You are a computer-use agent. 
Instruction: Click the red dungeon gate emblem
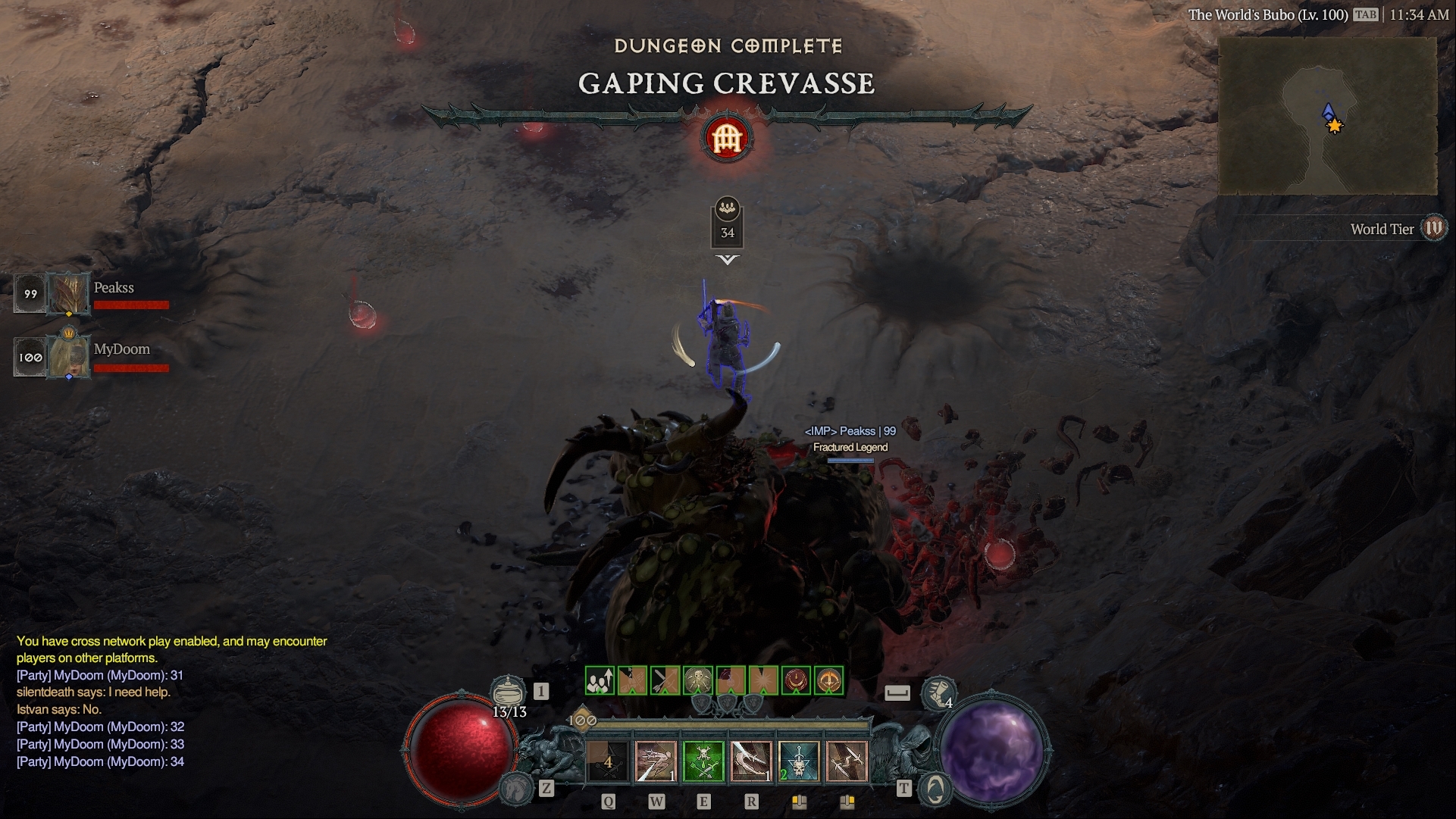[727, 139]
